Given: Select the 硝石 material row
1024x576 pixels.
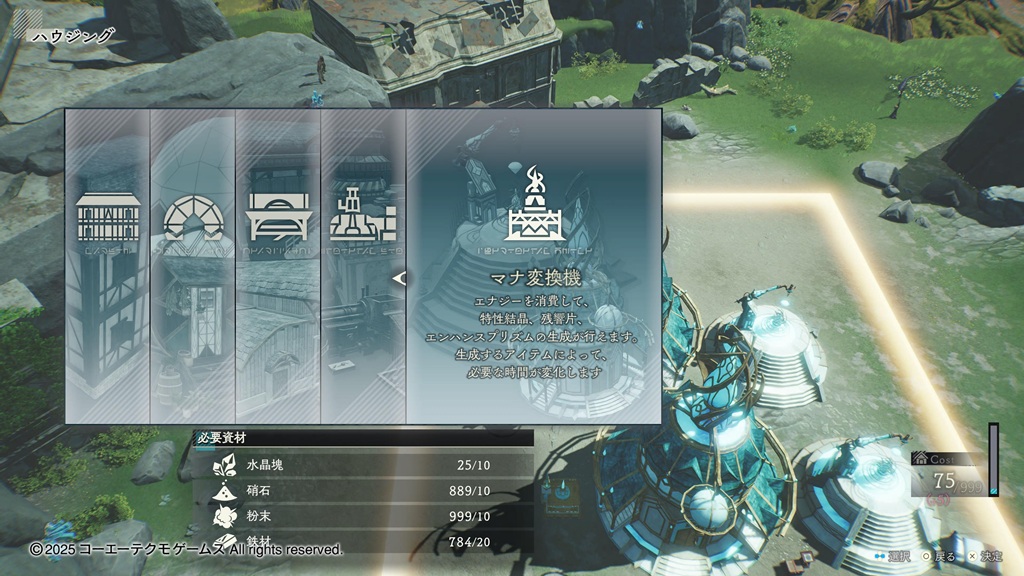Looking at the screenshot, I should pos(363,490).
